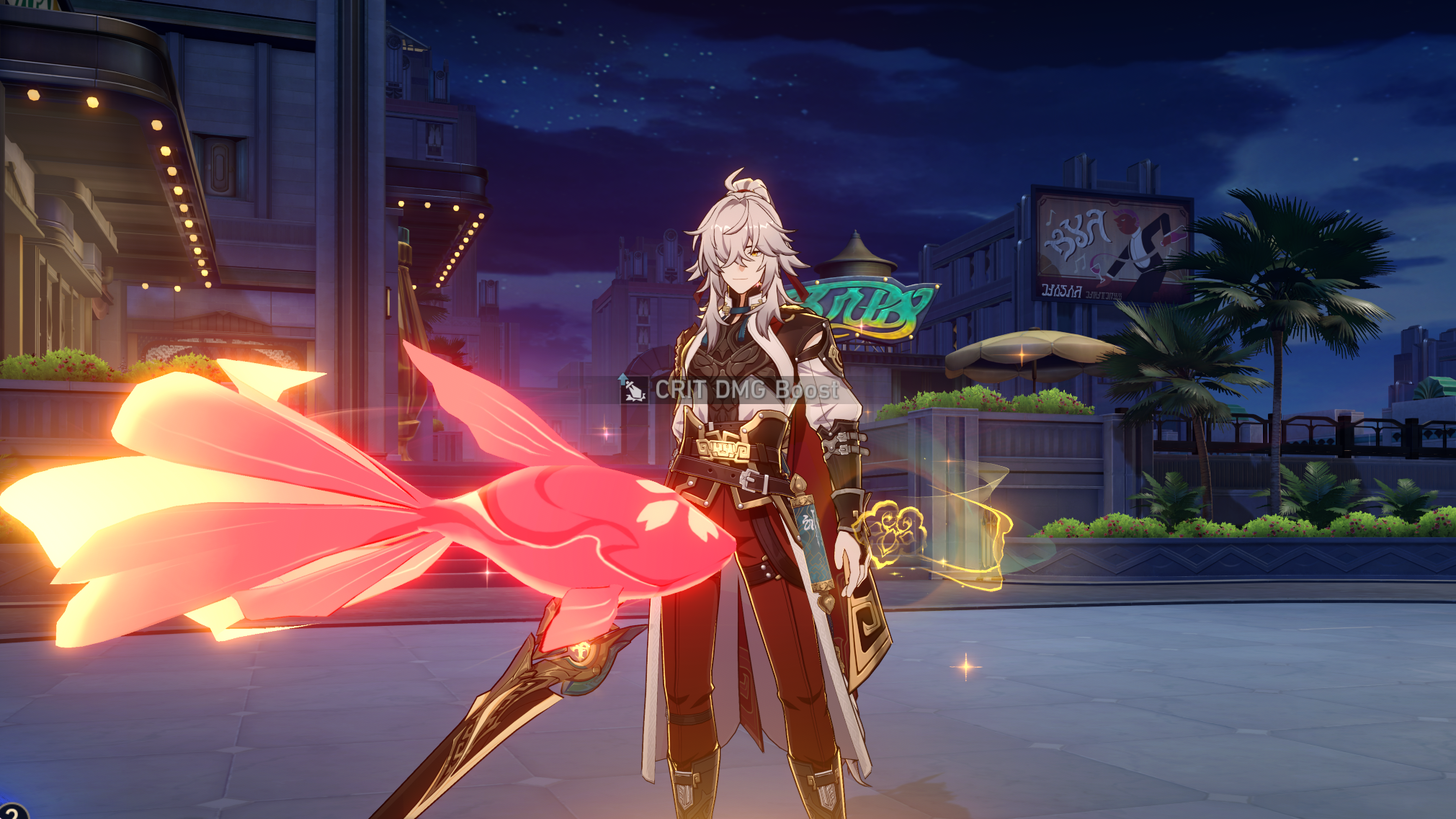Viewport: 1456px width, 819px height.
Task: Click the glowing sparkle on the plaza floor
Action: click(x=965, y=666)
